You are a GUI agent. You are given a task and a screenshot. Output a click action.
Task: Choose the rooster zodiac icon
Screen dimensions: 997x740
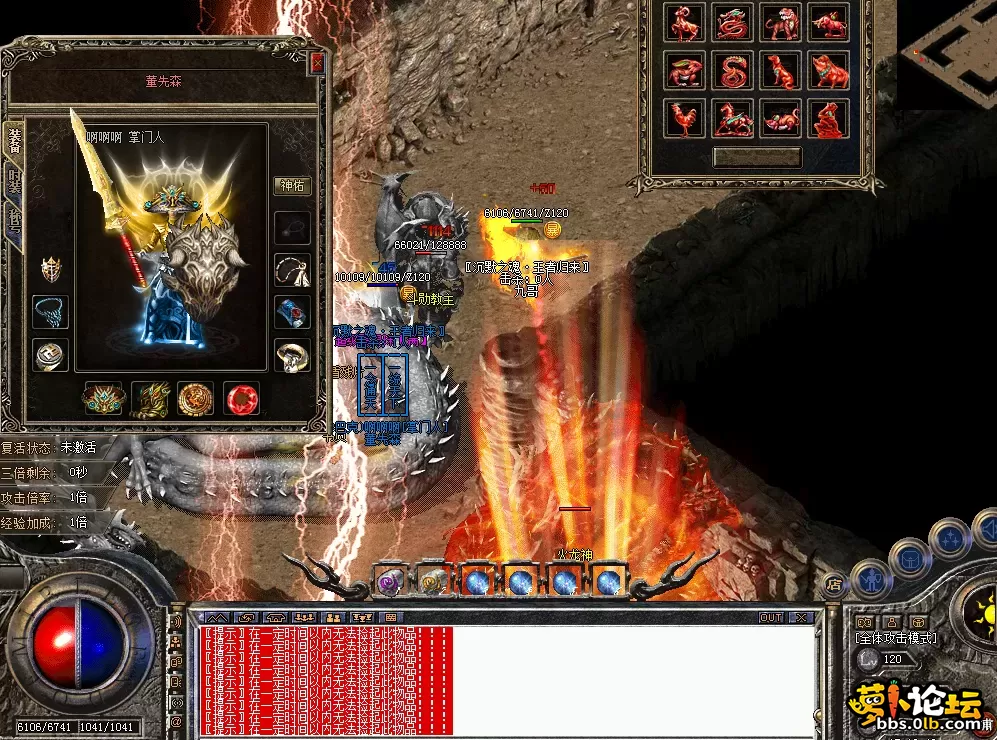tap(685, 118)
